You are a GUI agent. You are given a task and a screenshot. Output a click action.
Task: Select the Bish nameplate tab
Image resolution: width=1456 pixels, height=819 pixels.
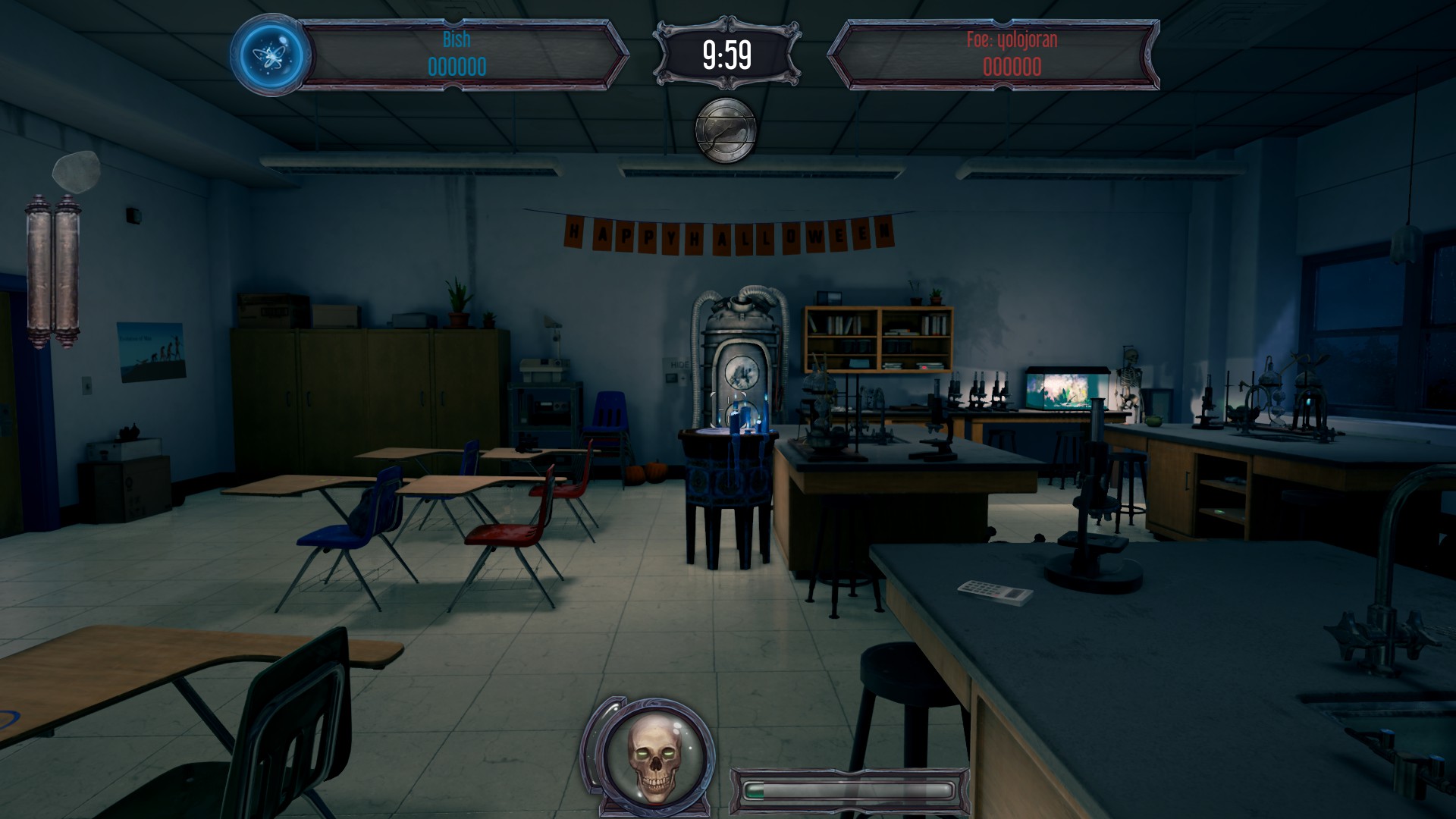click(x=455, y=39)
